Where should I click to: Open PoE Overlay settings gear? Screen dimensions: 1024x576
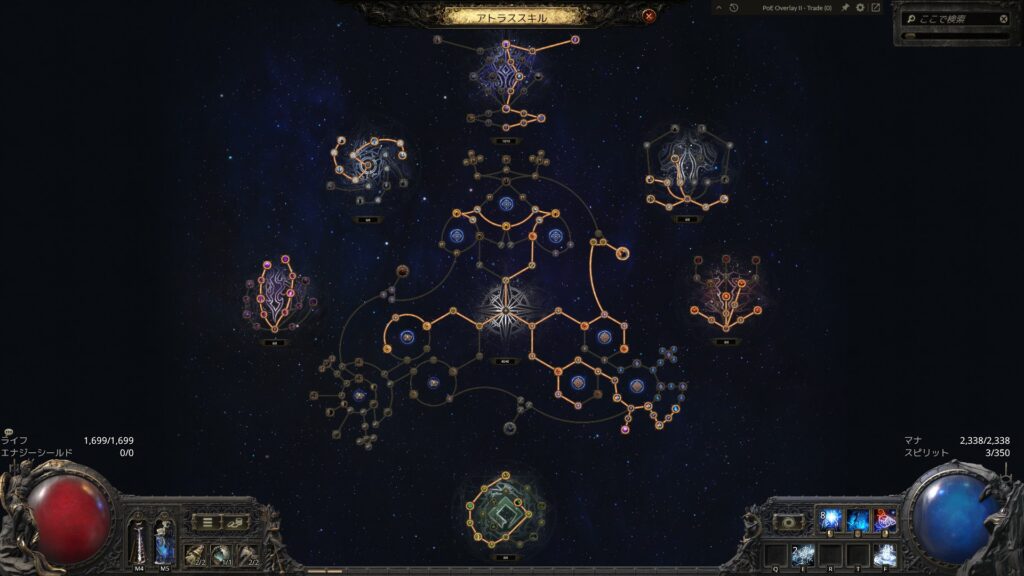pyautogui.click(x=859, y=8)
